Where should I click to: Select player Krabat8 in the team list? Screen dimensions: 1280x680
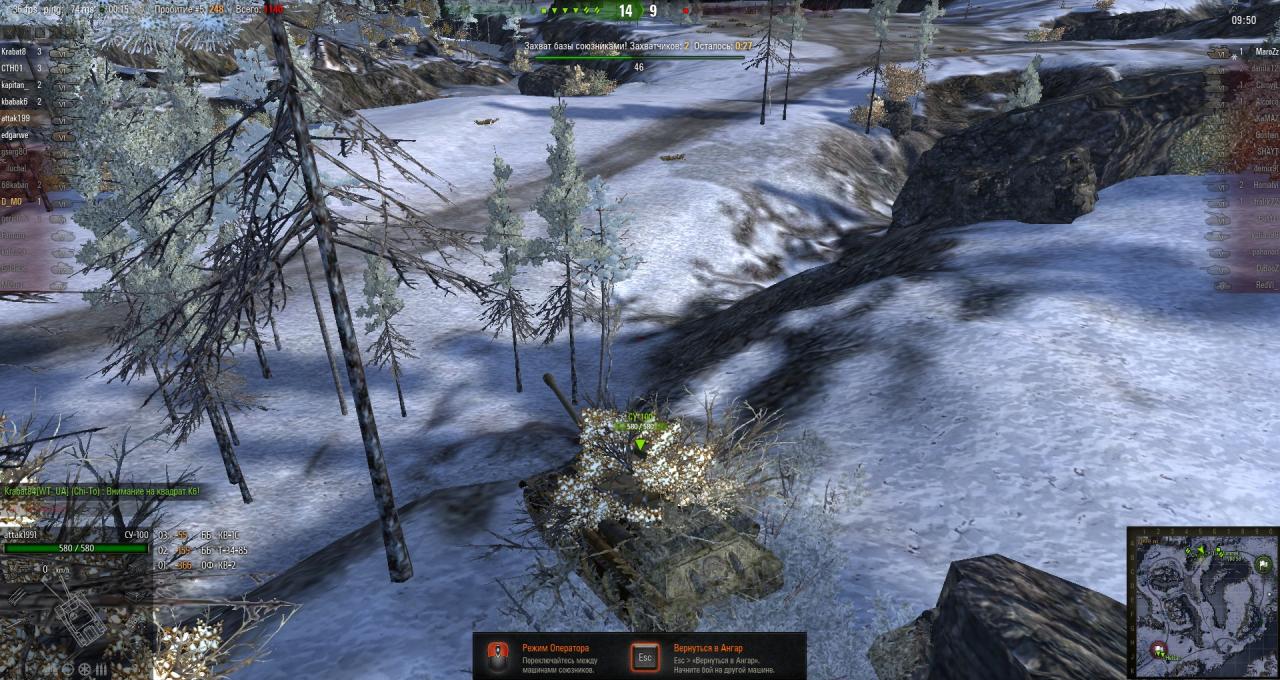(14, 51)
